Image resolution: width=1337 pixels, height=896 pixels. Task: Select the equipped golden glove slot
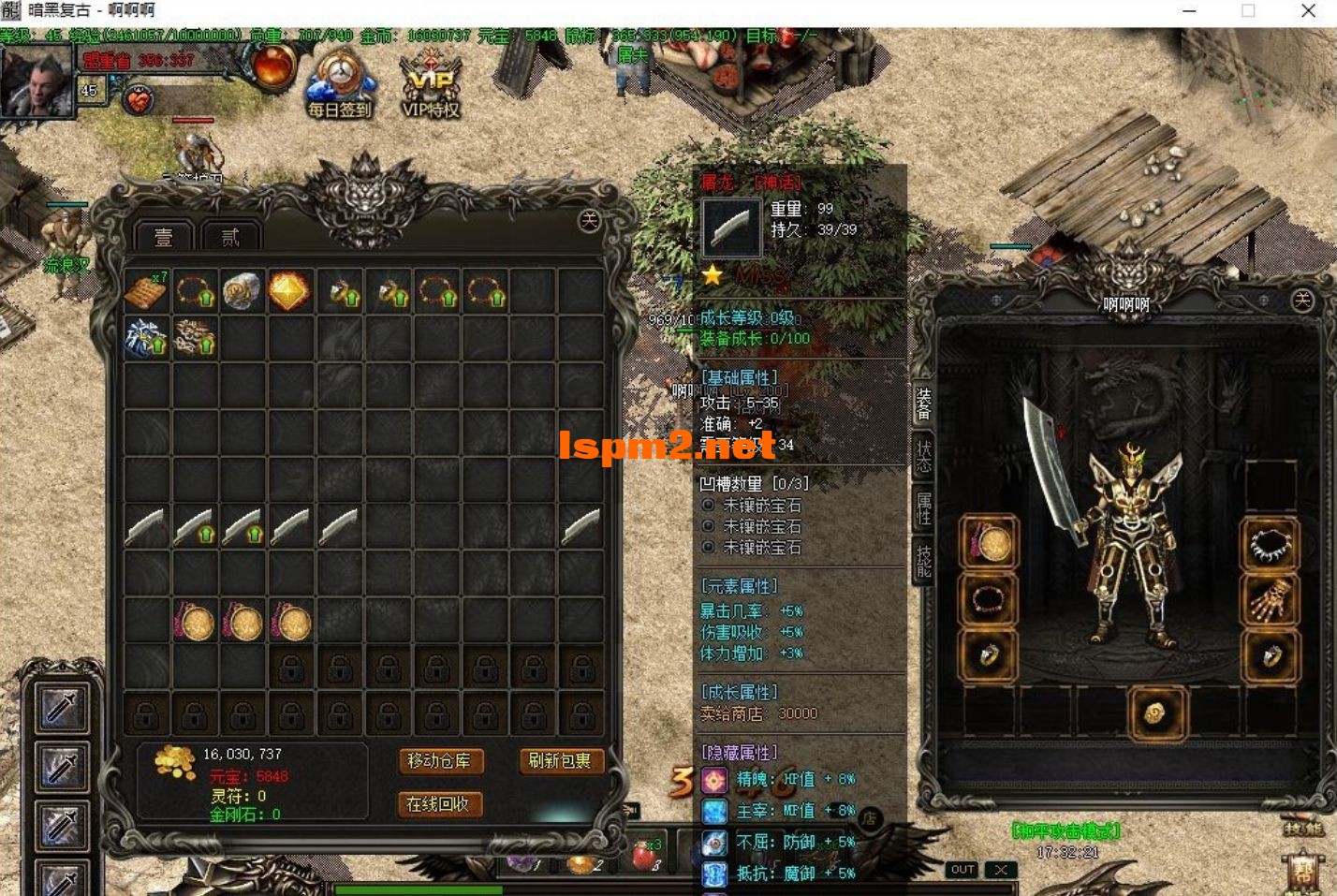(x=1270, y=599)
